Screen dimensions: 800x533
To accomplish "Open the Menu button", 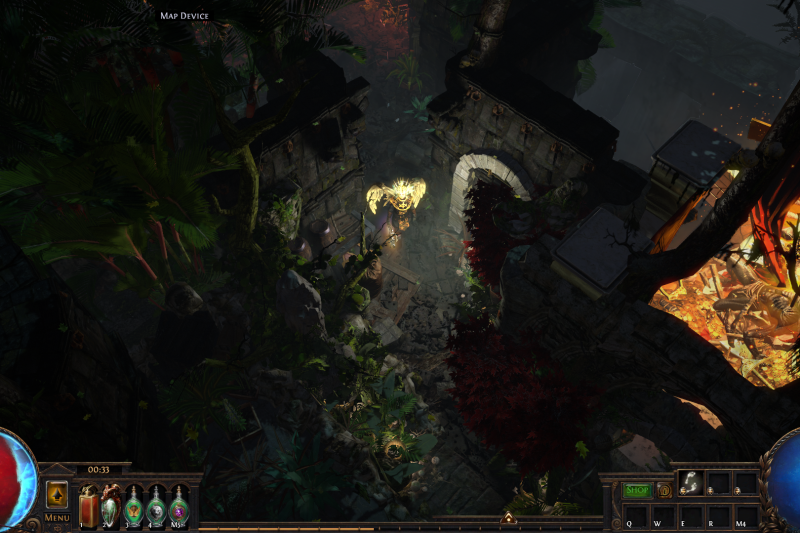I will (x=57, y=518).
